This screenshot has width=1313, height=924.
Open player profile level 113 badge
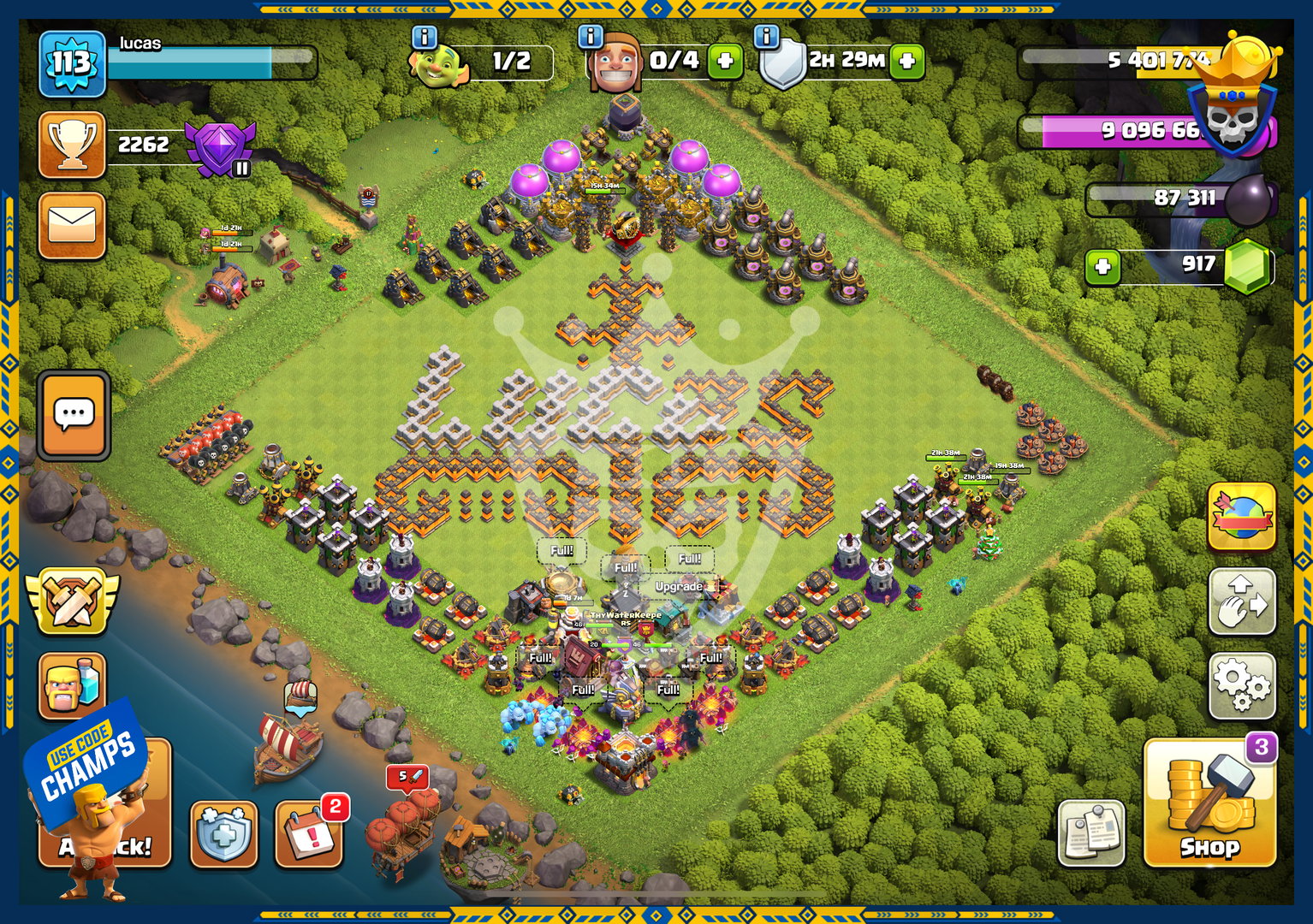click(x=72, y=63)
